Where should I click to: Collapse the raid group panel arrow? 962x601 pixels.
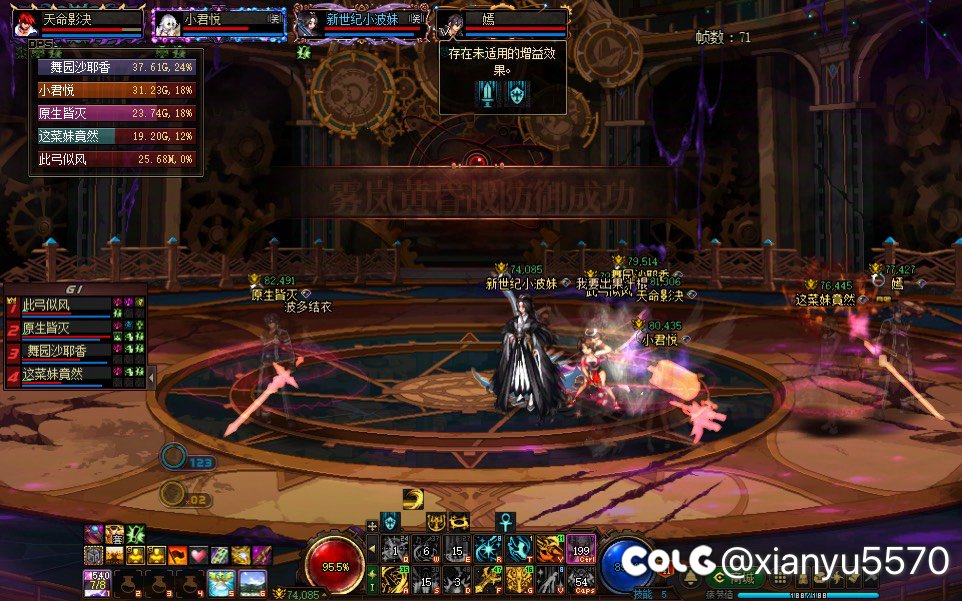pyautogui.click(x=152, y=378)
